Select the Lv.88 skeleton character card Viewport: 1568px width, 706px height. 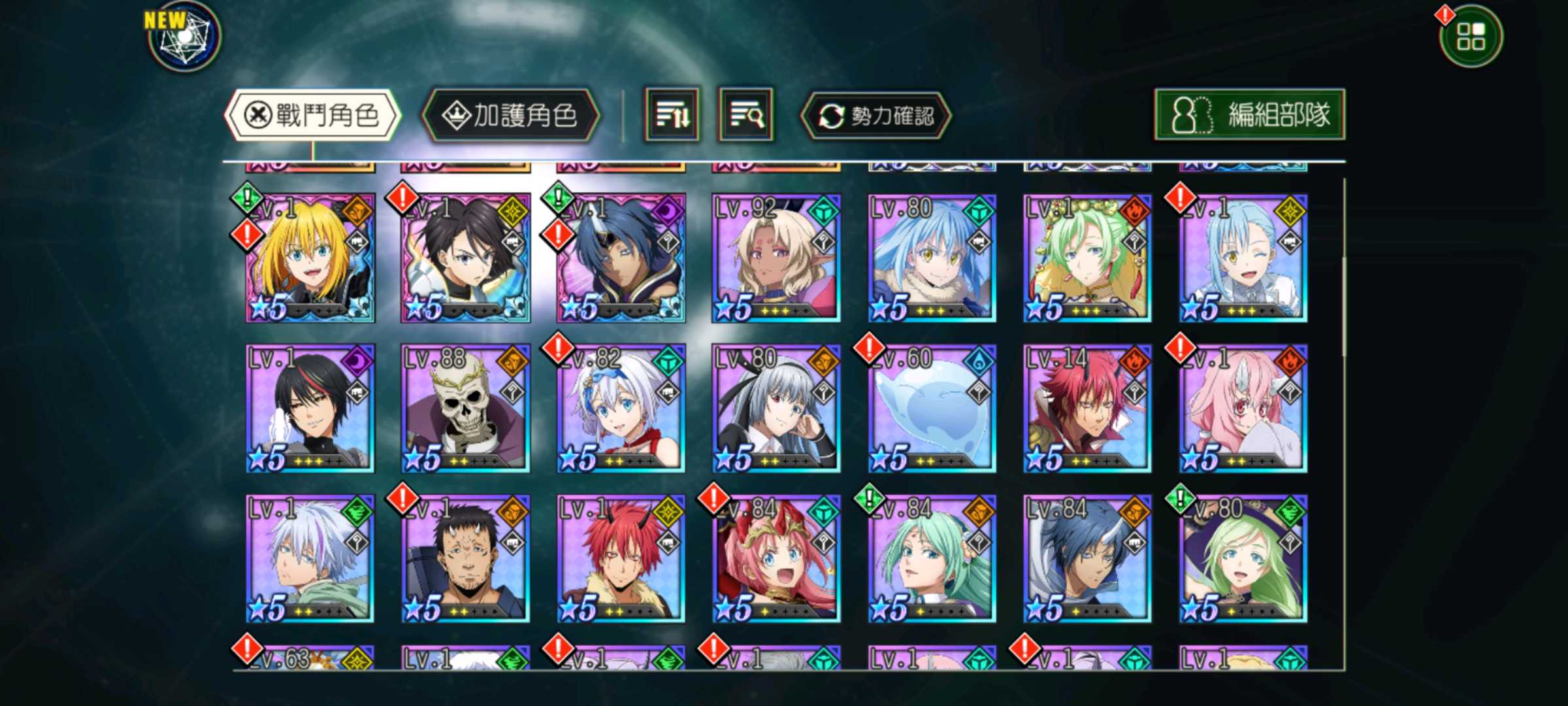coord(465,409)
